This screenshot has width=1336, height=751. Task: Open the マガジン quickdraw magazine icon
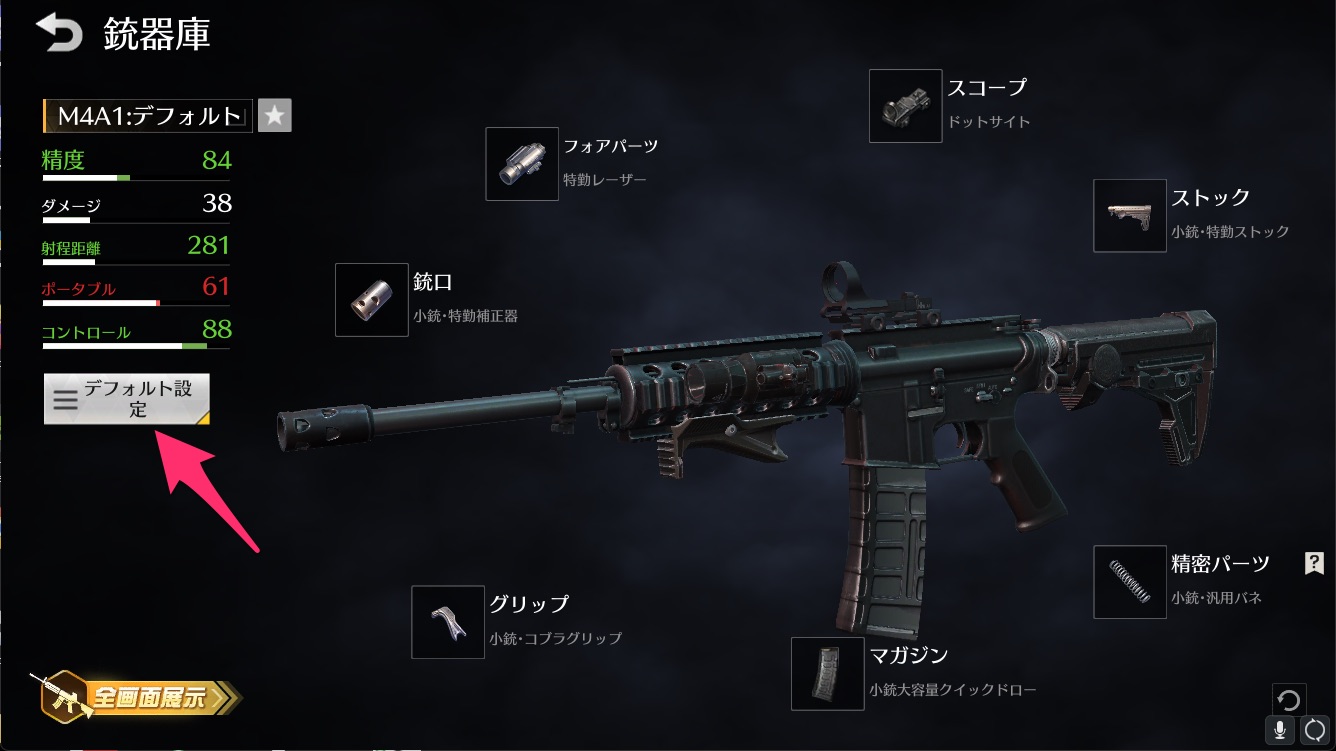[826, 675]
